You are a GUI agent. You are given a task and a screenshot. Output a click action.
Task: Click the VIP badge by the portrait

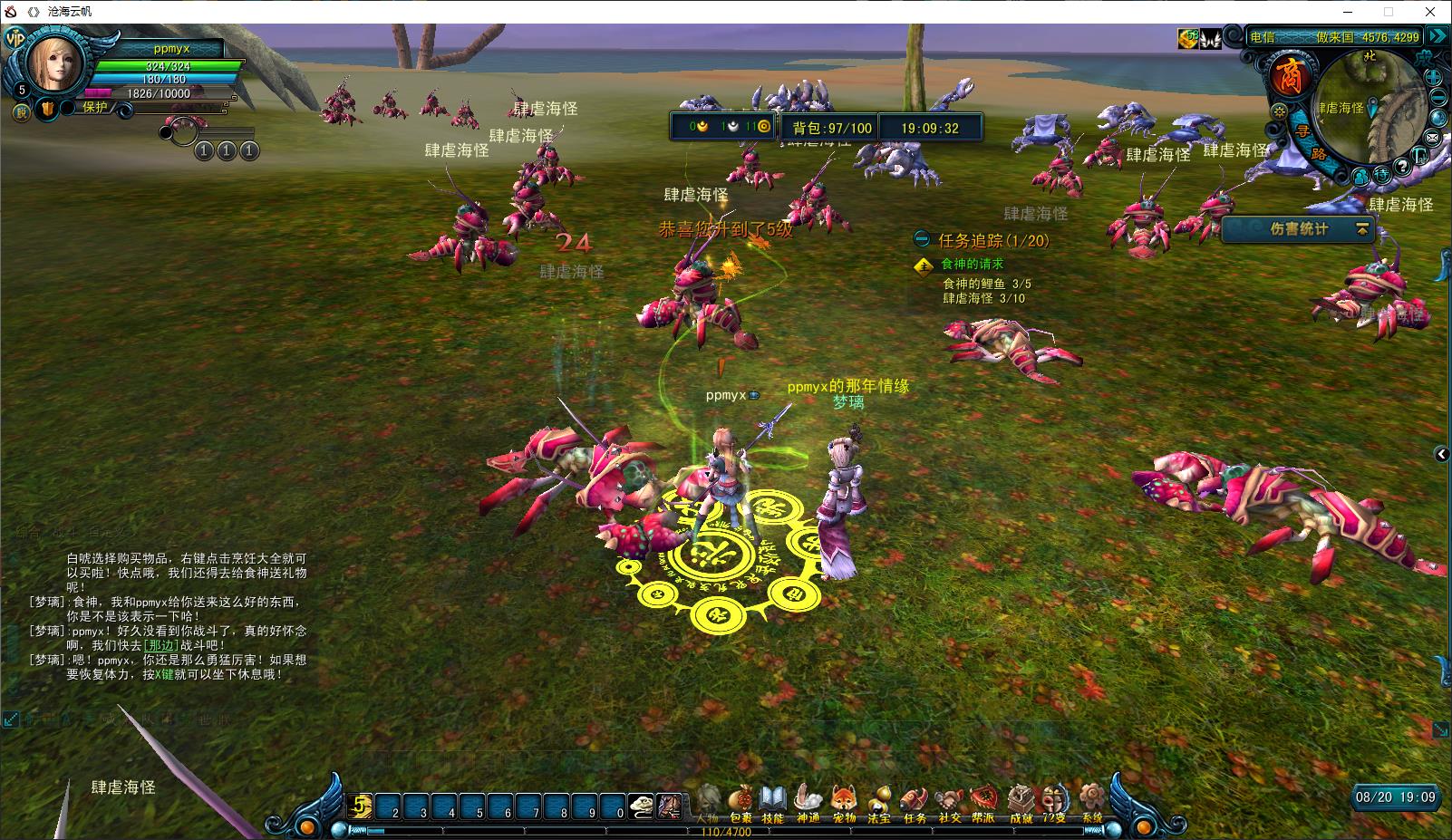[15, 39]
